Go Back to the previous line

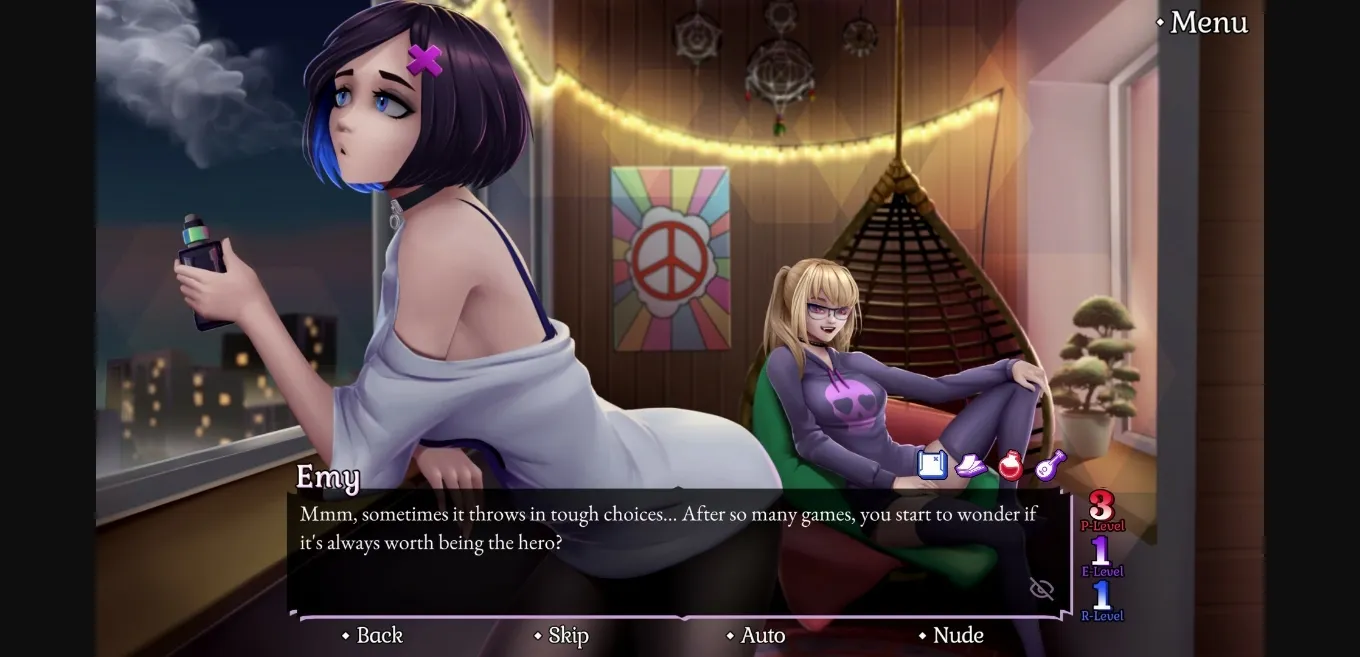click(372, 635)
